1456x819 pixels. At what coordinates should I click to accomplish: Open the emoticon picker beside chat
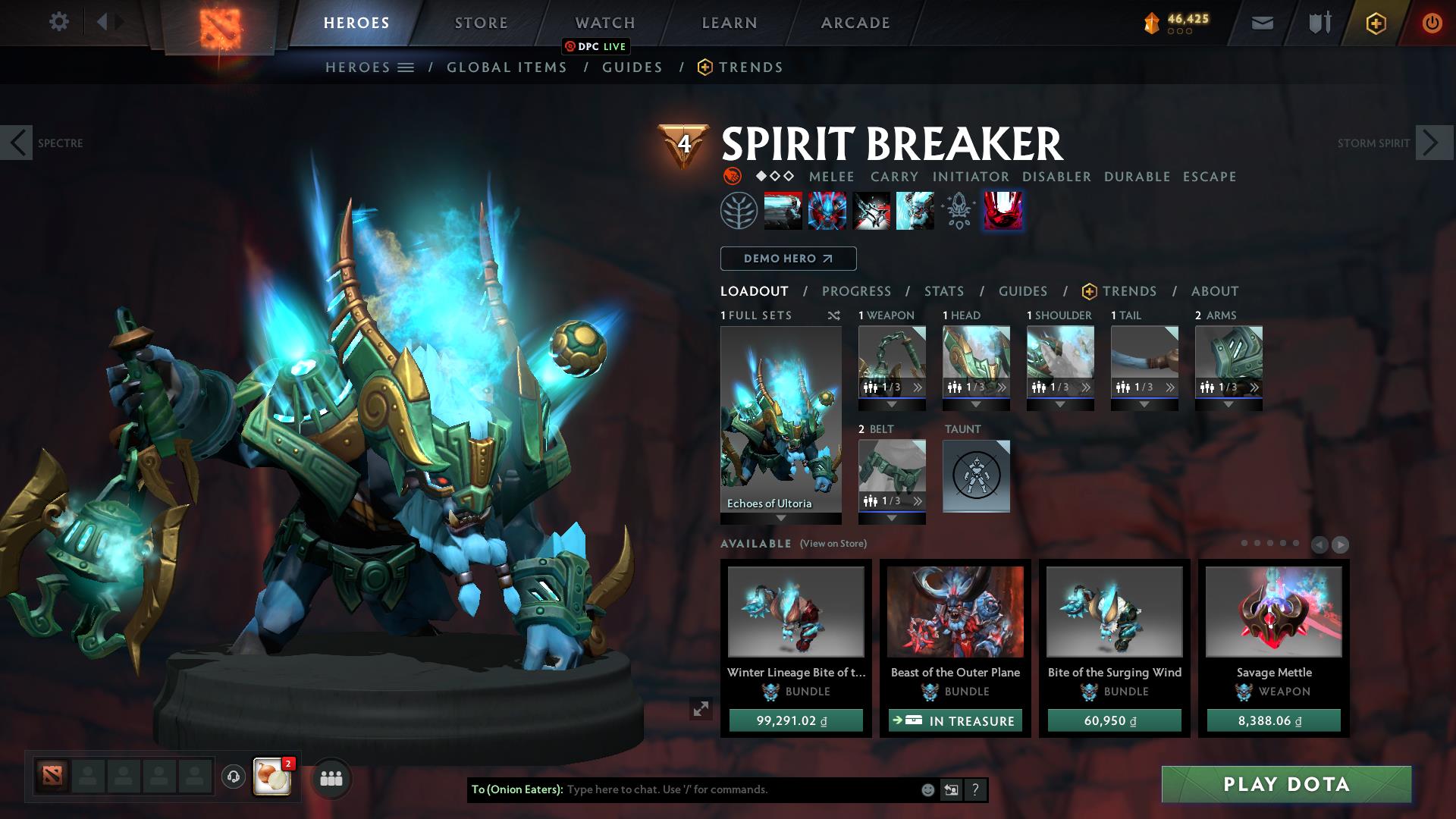[x=927, y=789]
